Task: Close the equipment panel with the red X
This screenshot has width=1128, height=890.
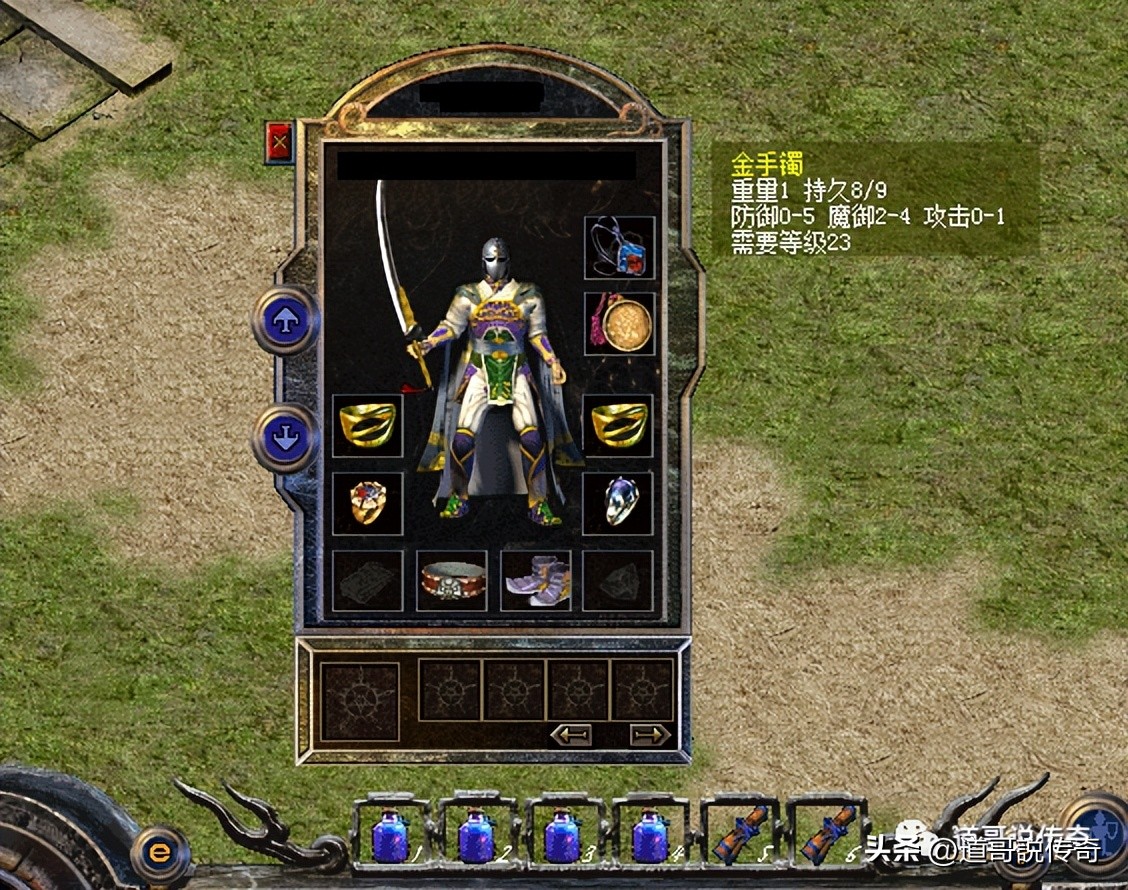Action: pos(279,143)
